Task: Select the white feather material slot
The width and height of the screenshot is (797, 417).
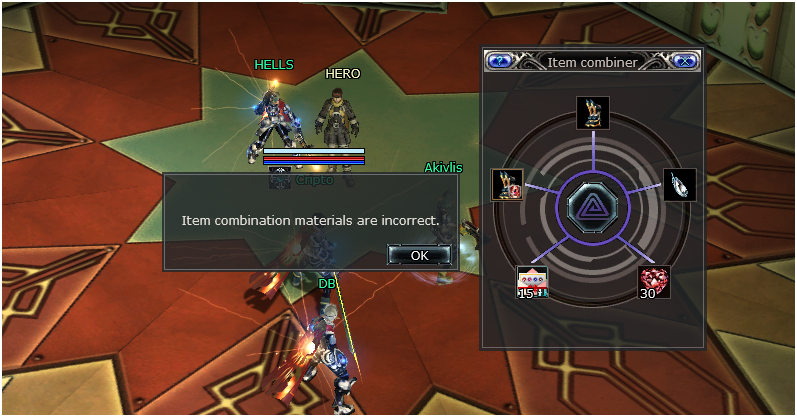Action: (680, 184)
